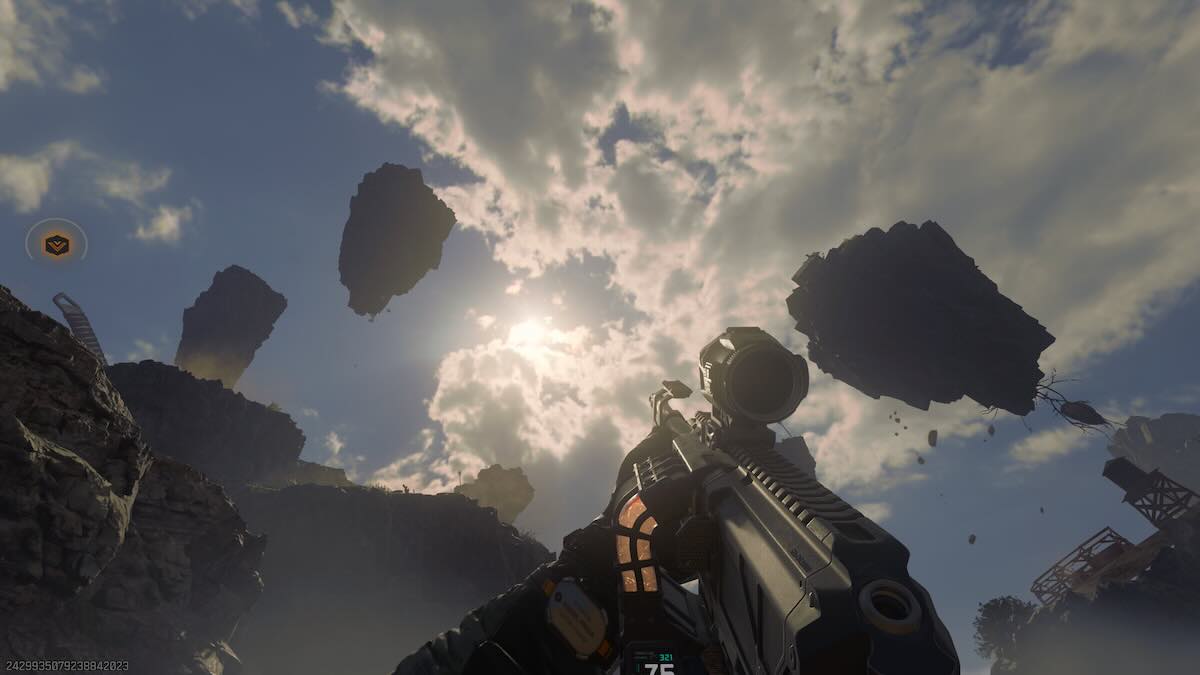Image resolution: width=1200 pixels, height=675 pixels.
Task: Select the orange objective waypoint marker
Action: pyautogui.click(x=57, y=244)
